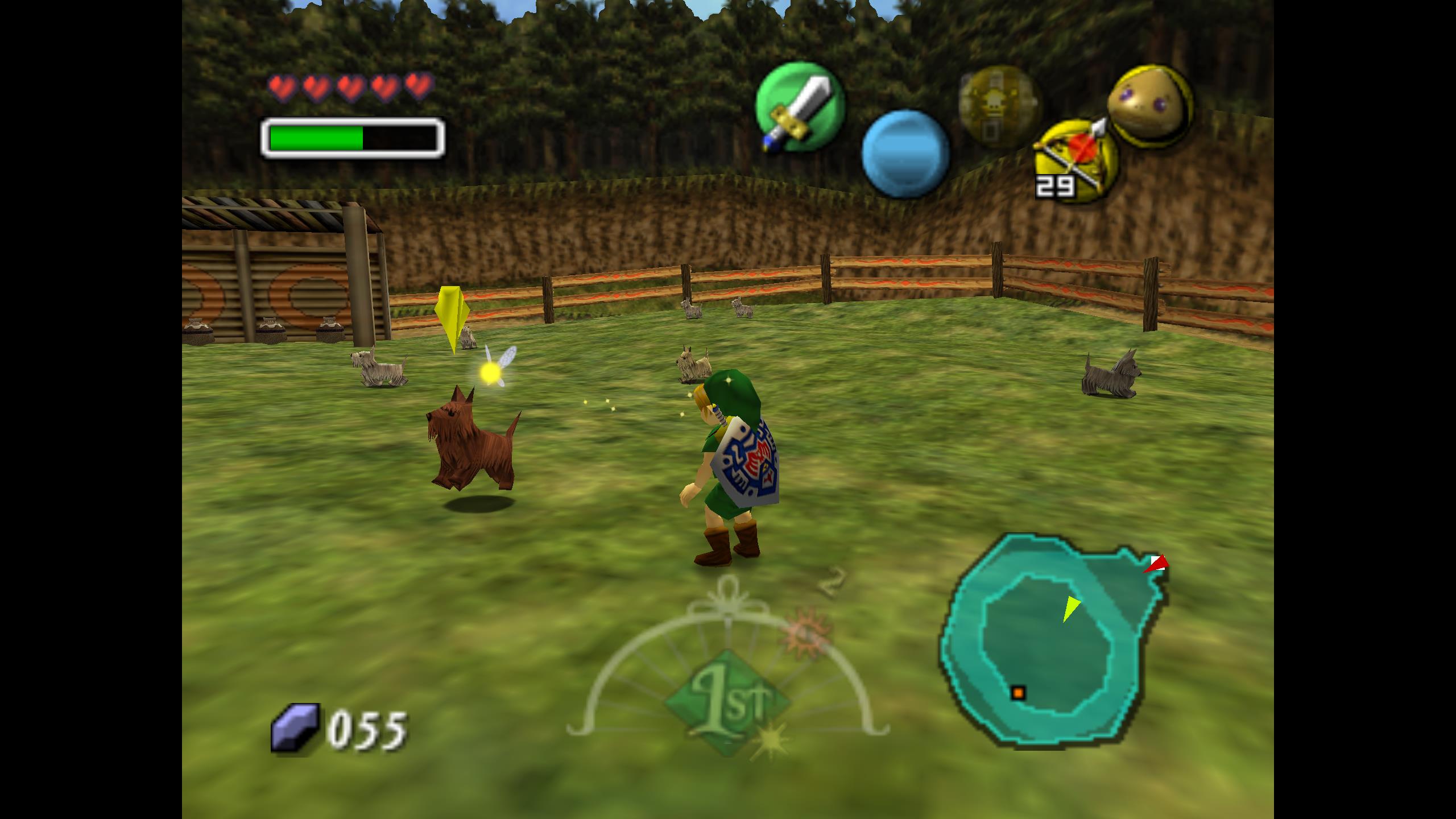Select the sword on the green B button
The width and height of the screenshot is (1456, 819).
pos(799,106)
